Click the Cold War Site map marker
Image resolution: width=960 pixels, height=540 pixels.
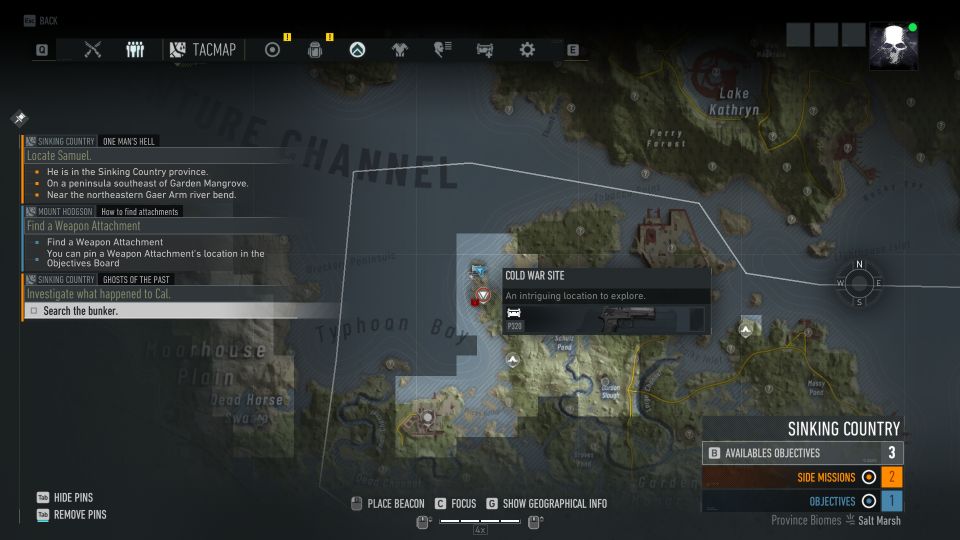click(x=484, y=296)
